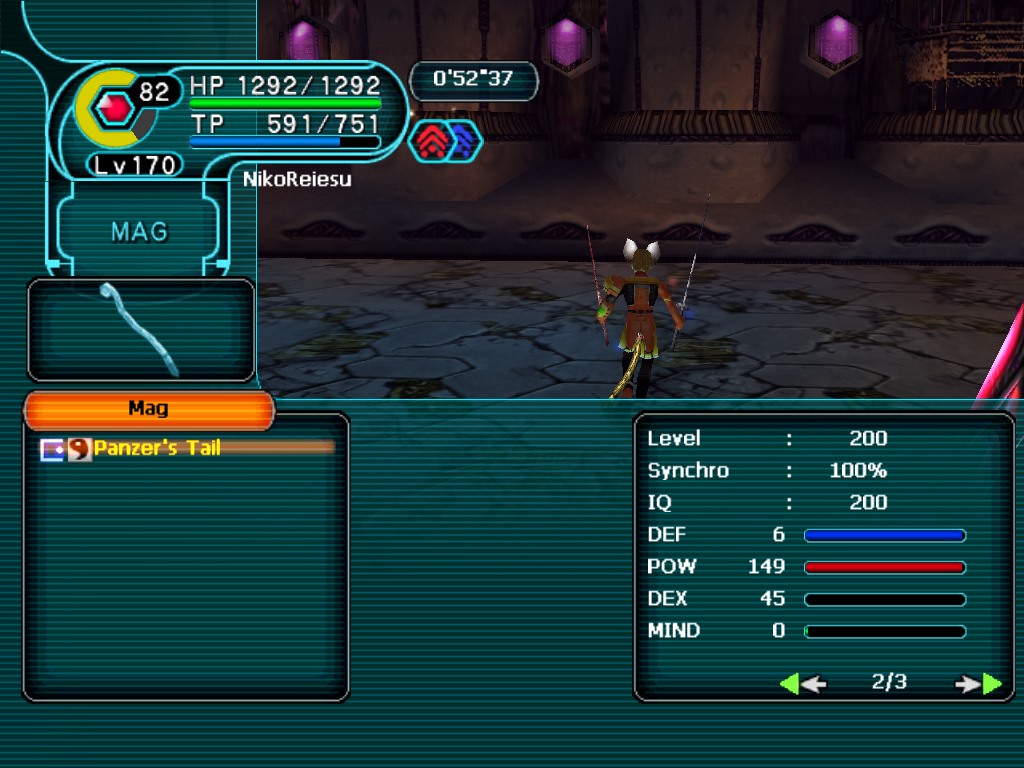This screenshot has height=768, width=1024.
Task: Click the red Shifta buff icon
Action: pyautogui.click(x=430, y=143)
